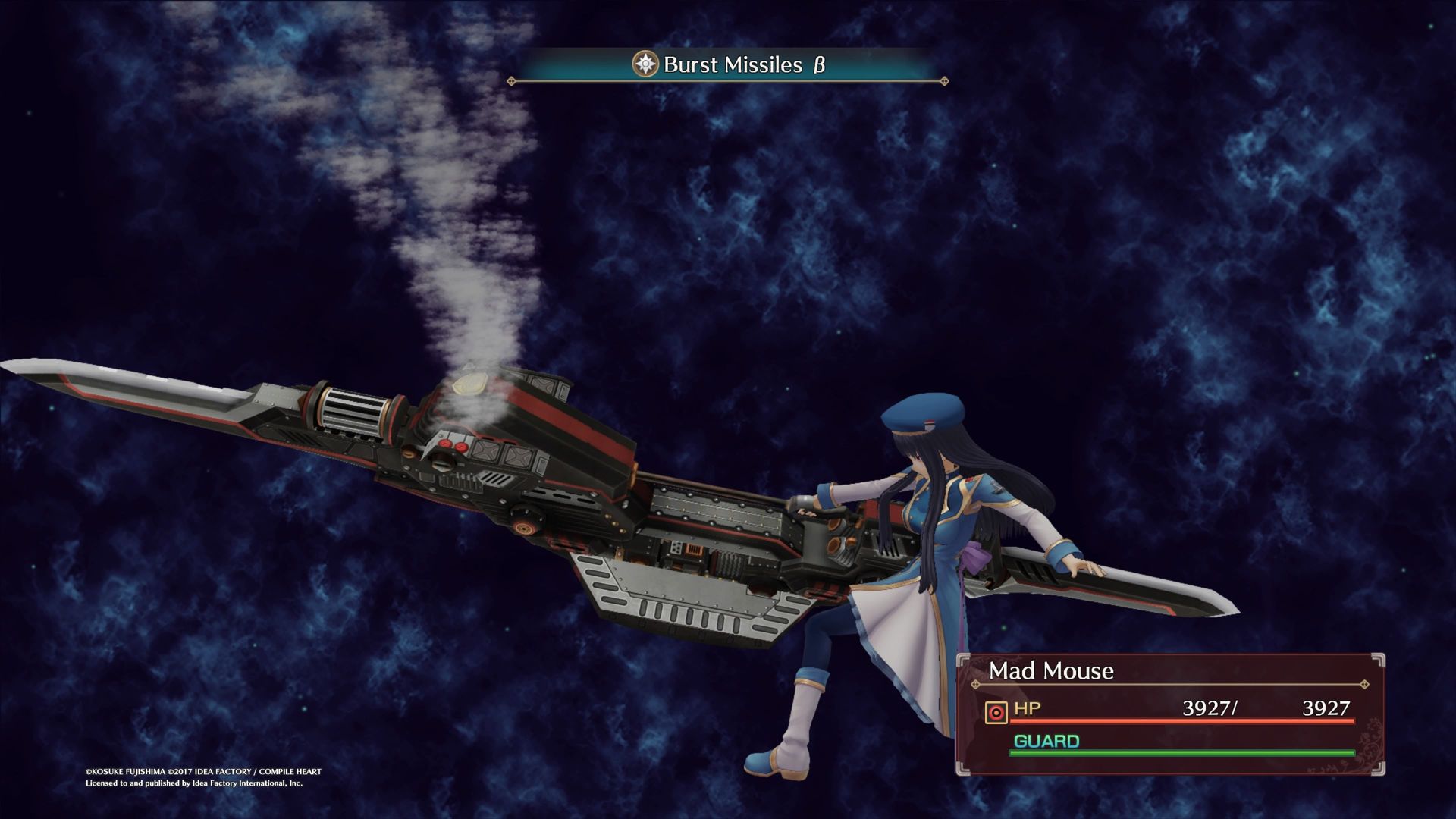Click the compass skill icon in the banner

click(x=645, y=64)
